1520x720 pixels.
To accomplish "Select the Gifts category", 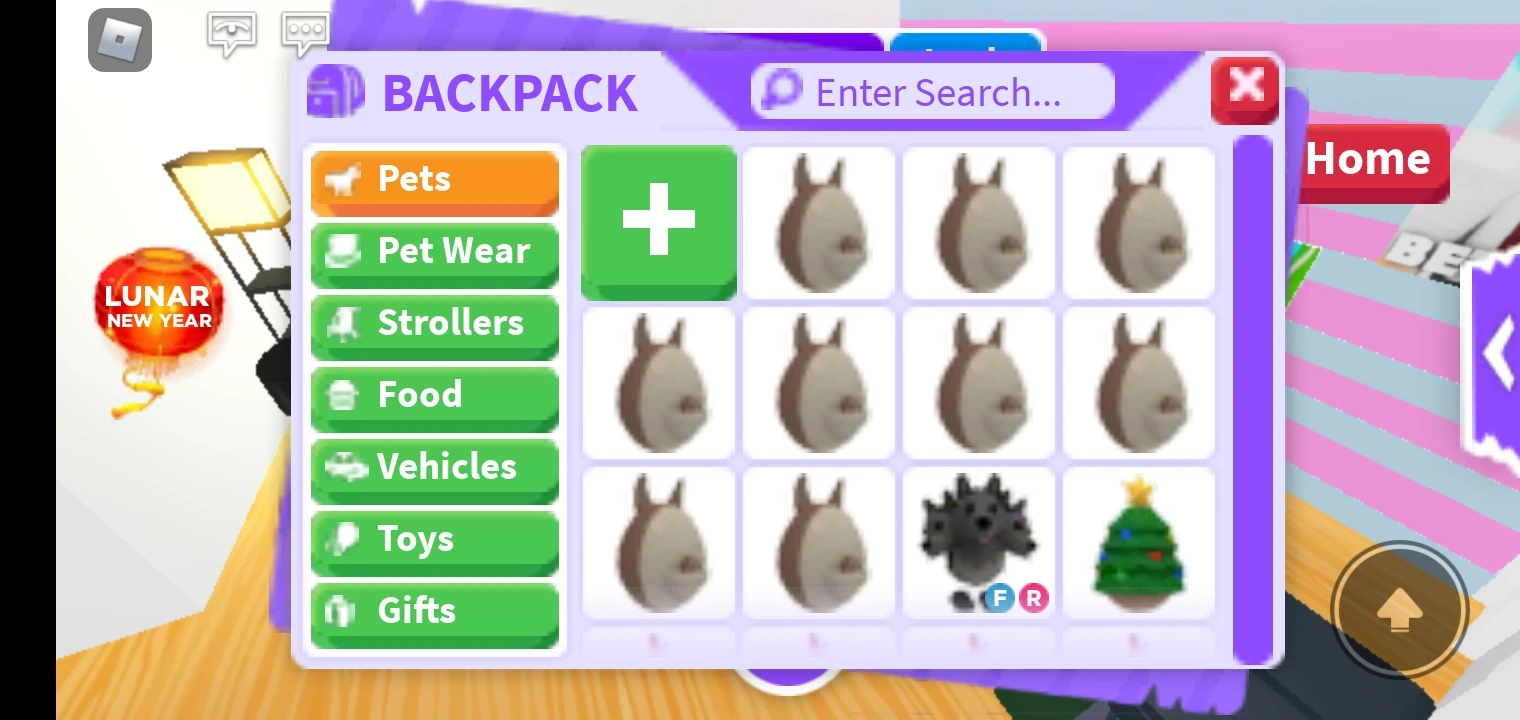I will tap(435, 610).
